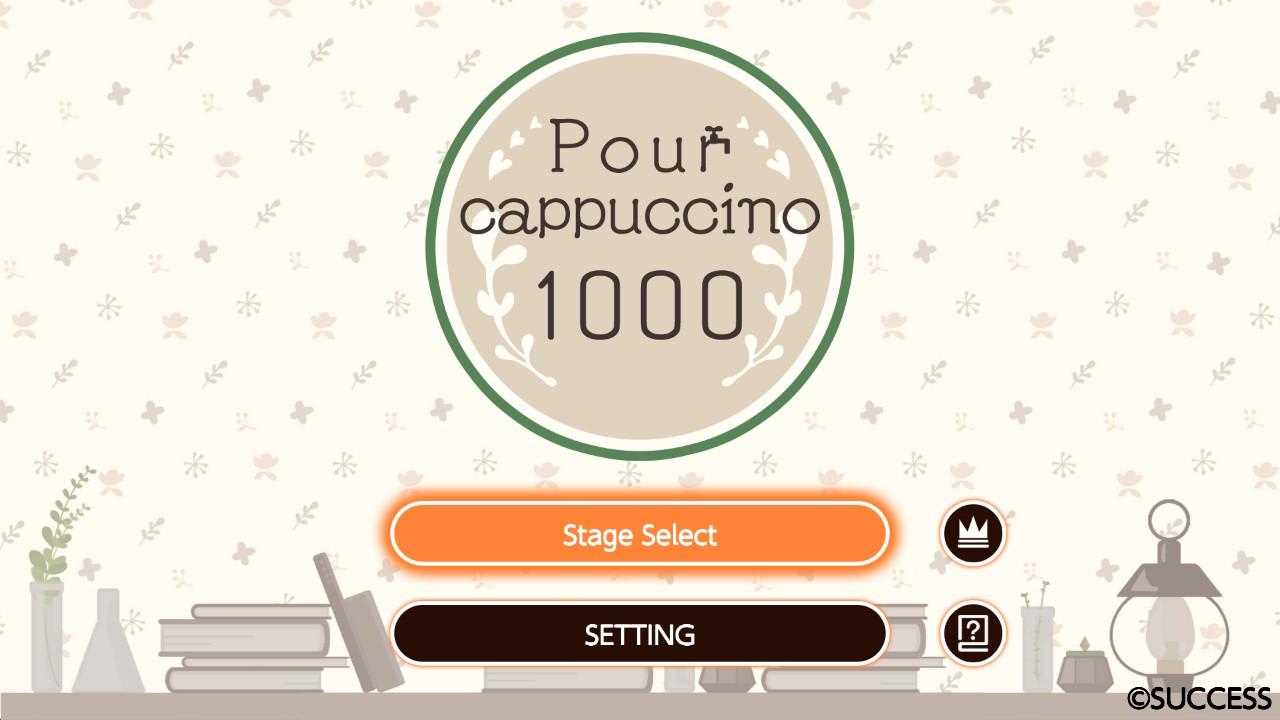Select SETTING from the title menu

pos(640,634)
